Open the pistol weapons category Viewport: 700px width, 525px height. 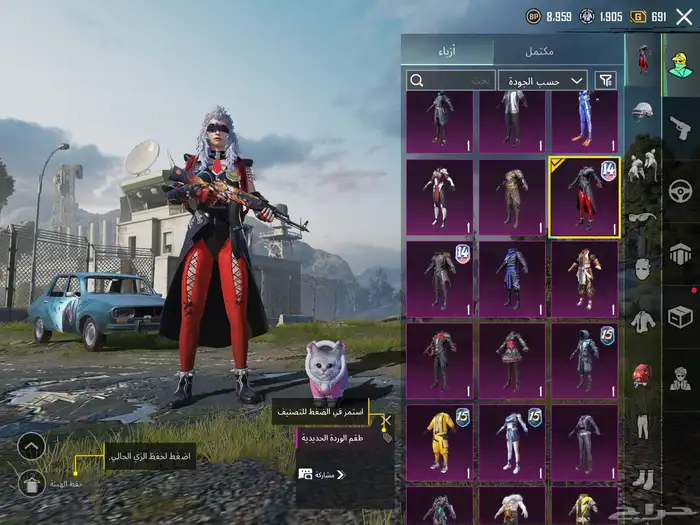680,127
